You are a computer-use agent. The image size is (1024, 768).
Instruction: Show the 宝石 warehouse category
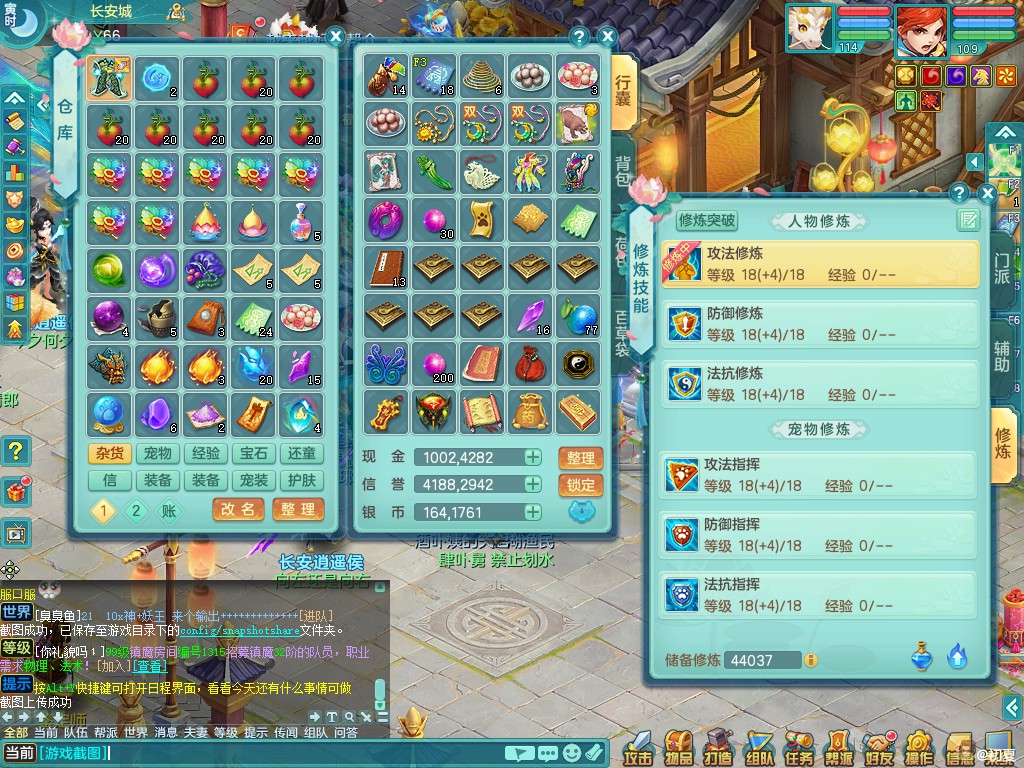[254, 454]
